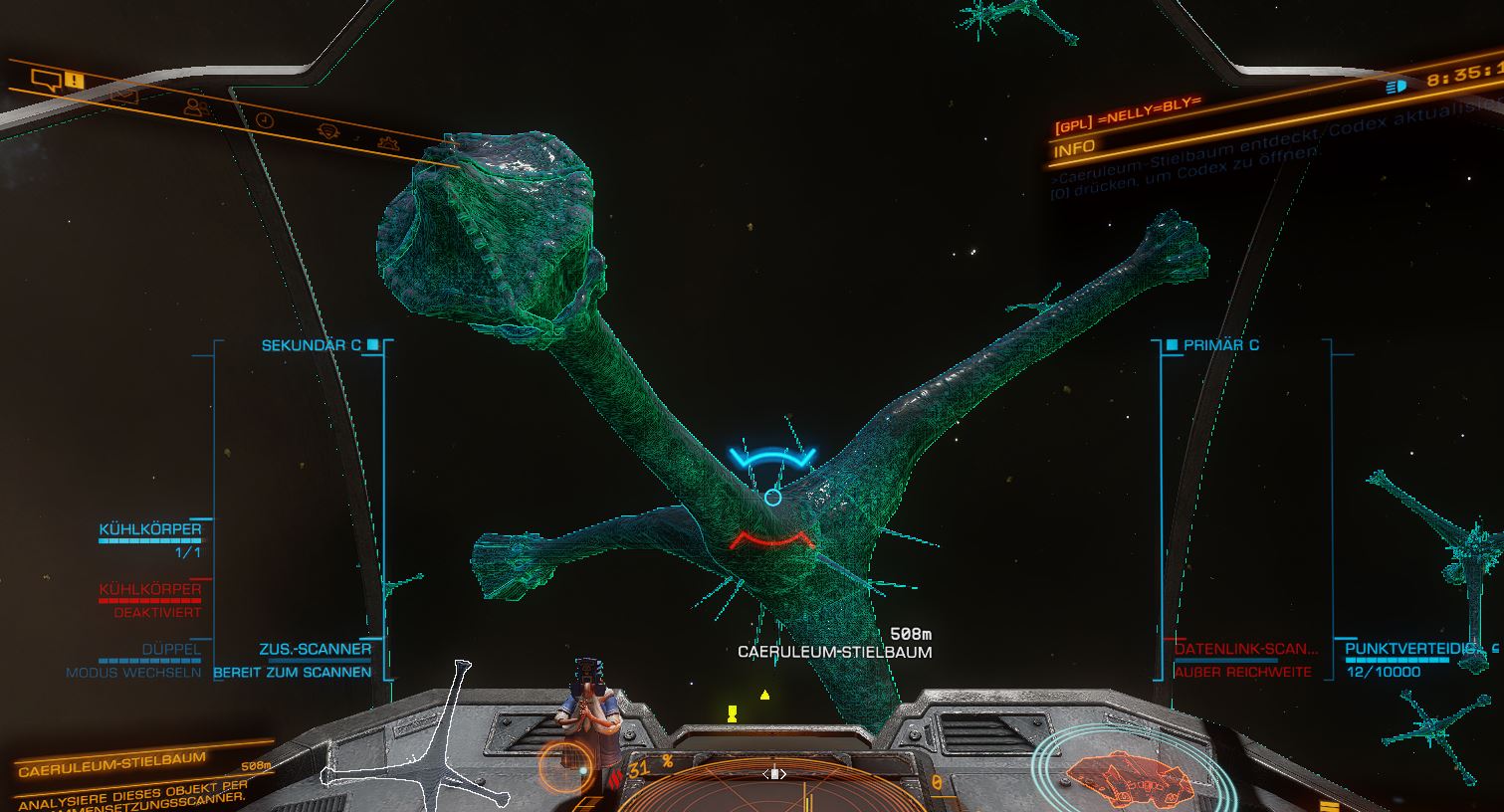
Task: Open the INFO notification panel
Action: click(1075, 147)
